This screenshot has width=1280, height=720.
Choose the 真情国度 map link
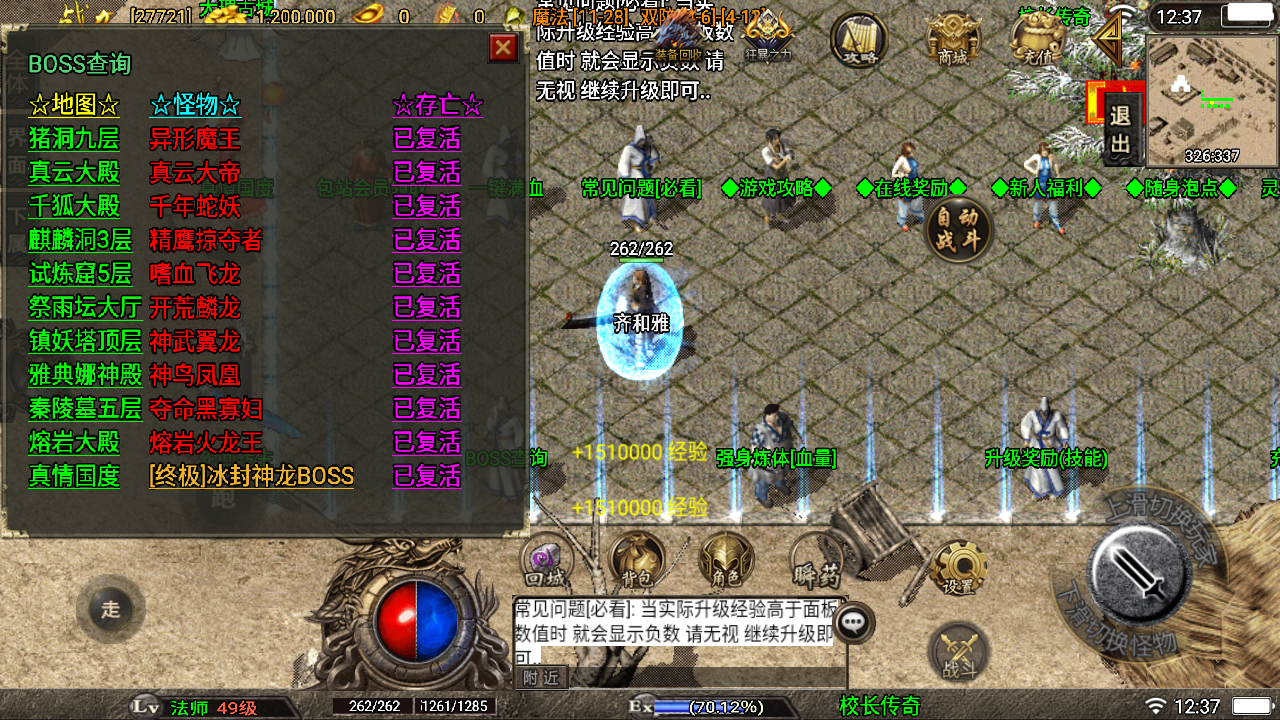(x=74, y=476)
